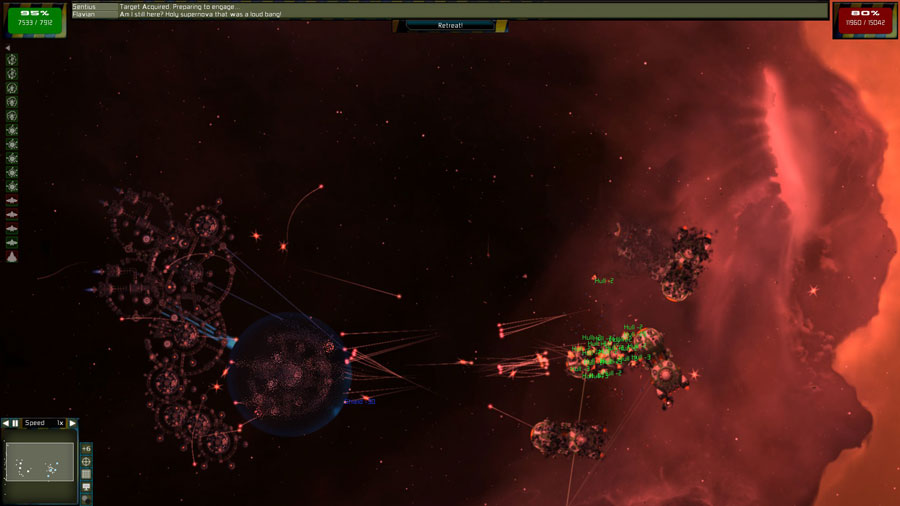The height and width of the screenshot is (506, 900).
Task: Click the Retreat! button
Action: pyautogui.click(x=450, y=25)
